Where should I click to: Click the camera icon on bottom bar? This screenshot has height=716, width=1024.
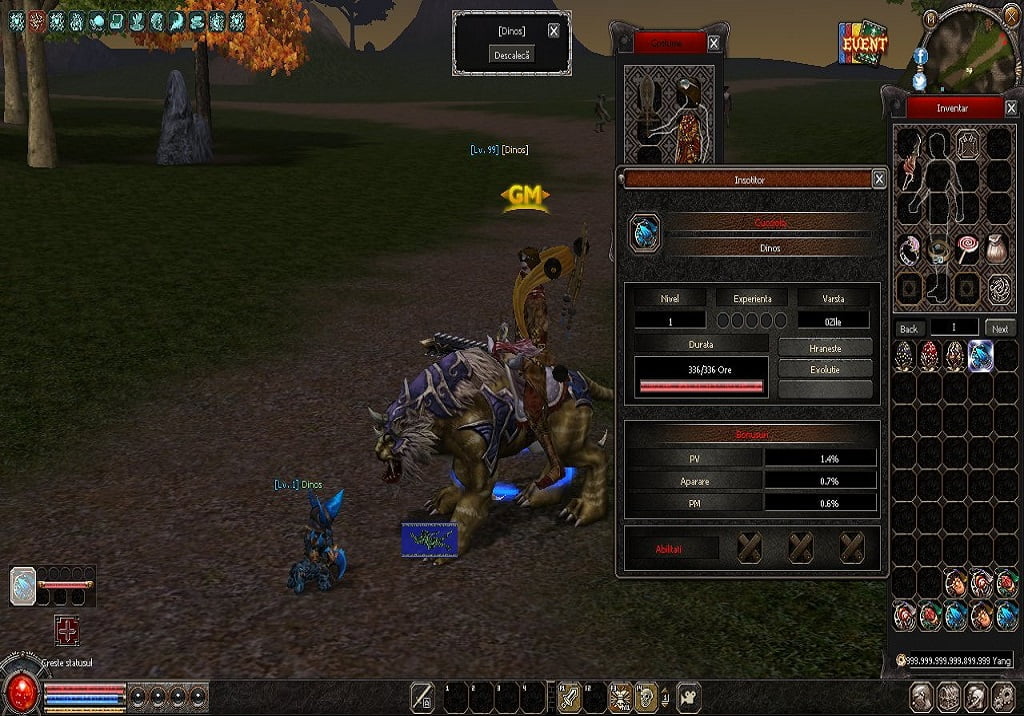688,696
